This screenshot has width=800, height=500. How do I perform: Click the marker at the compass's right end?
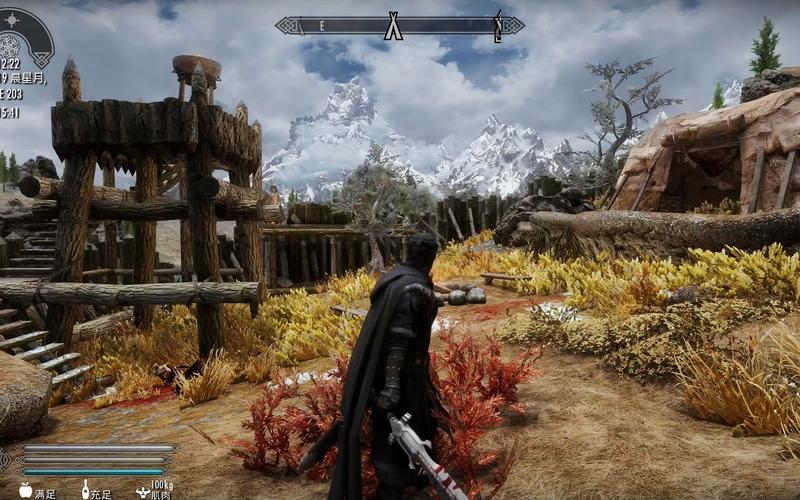[497, 24]
